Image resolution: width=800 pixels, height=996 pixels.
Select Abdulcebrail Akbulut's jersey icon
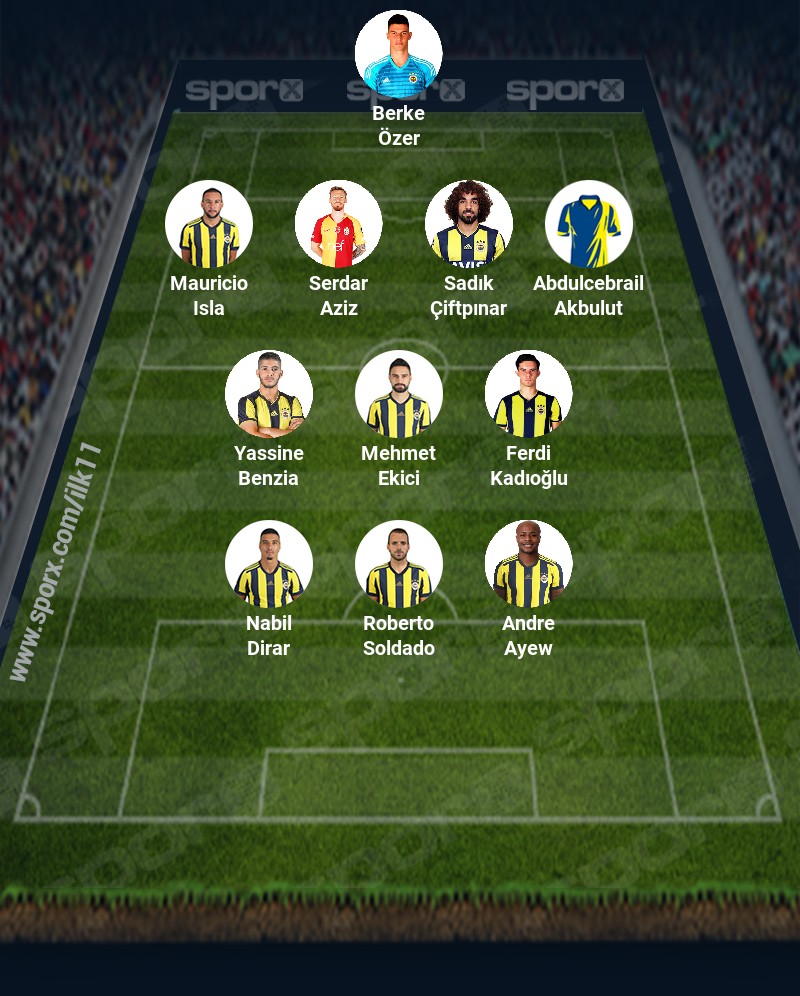point(589,224)
